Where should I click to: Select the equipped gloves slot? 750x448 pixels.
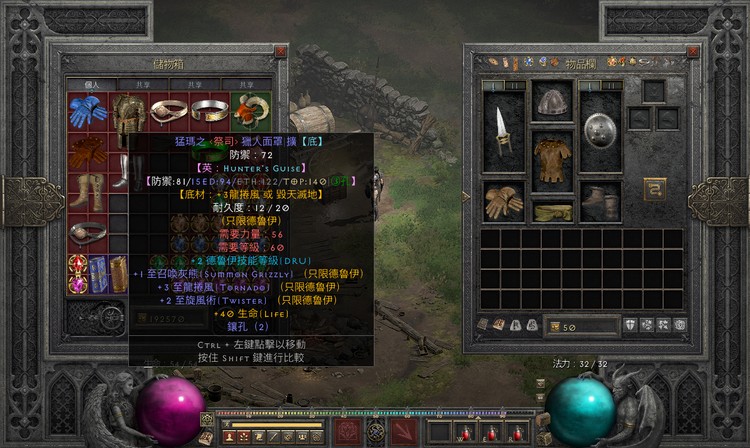[503, 201]
